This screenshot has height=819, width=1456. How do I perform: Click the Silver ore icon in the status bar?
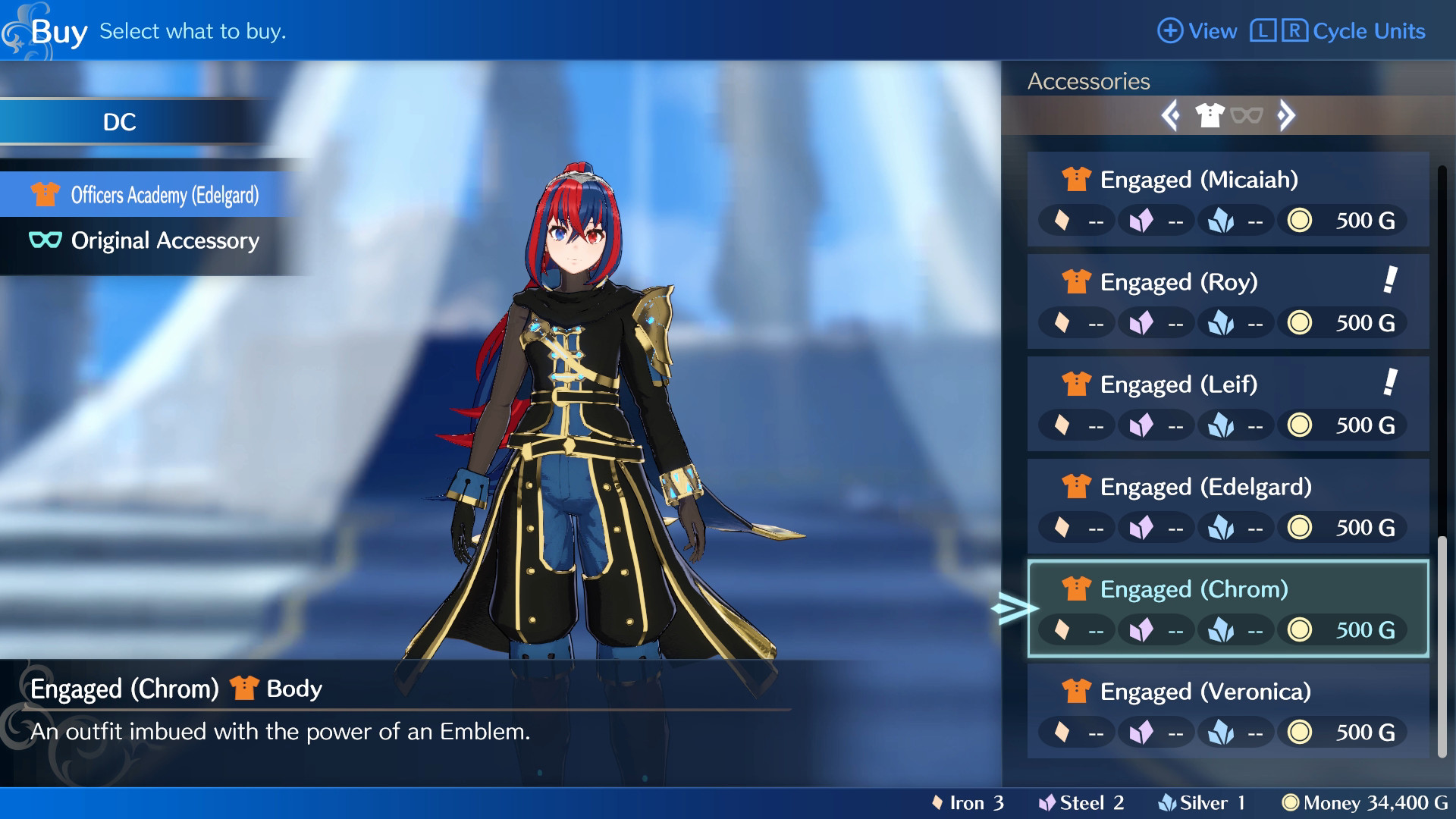pyautogui.click(x=1168, y=802)
